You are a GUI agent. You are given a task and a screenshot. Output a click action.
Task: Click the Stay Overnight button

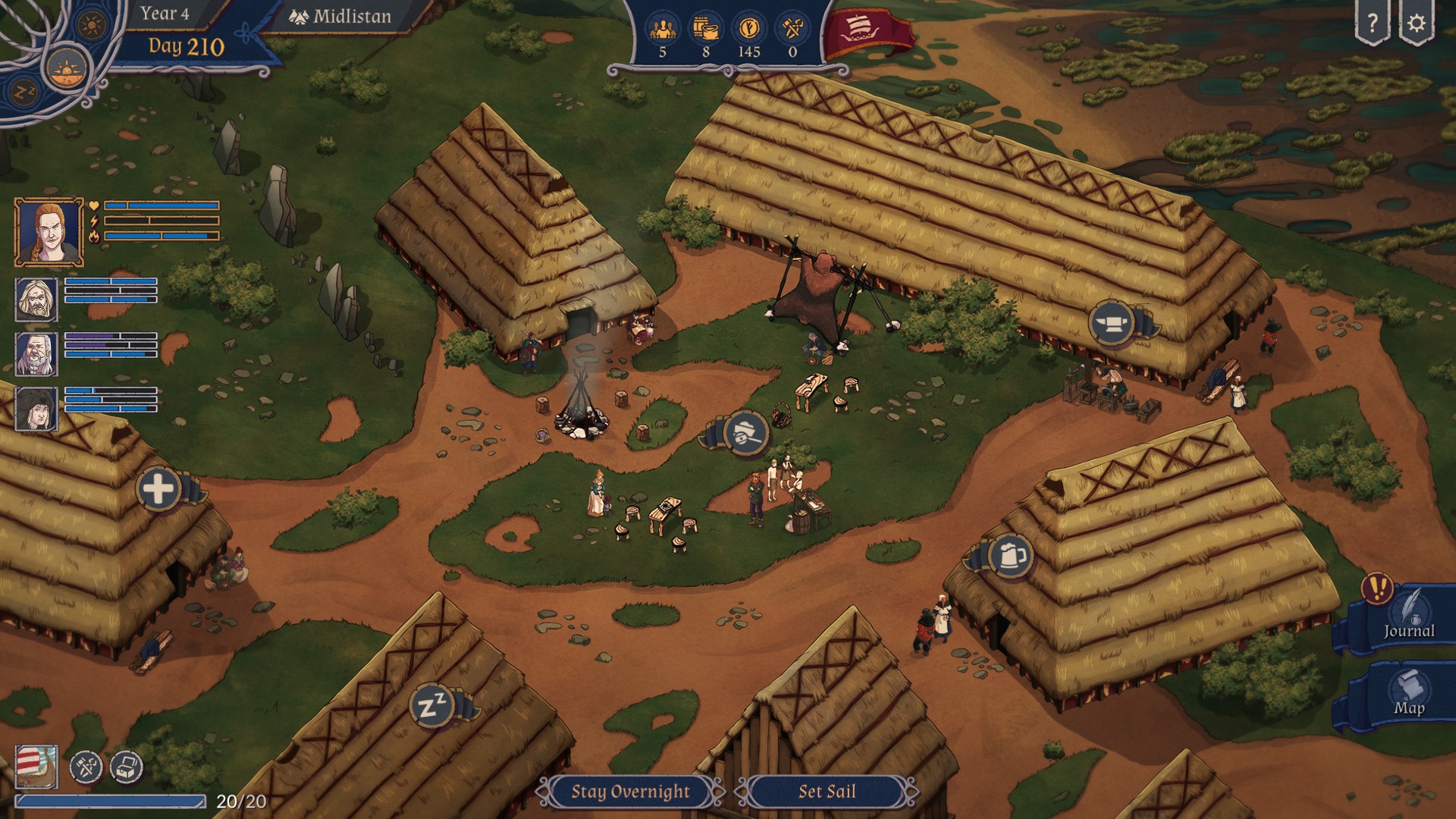click(x=630, y=792)
